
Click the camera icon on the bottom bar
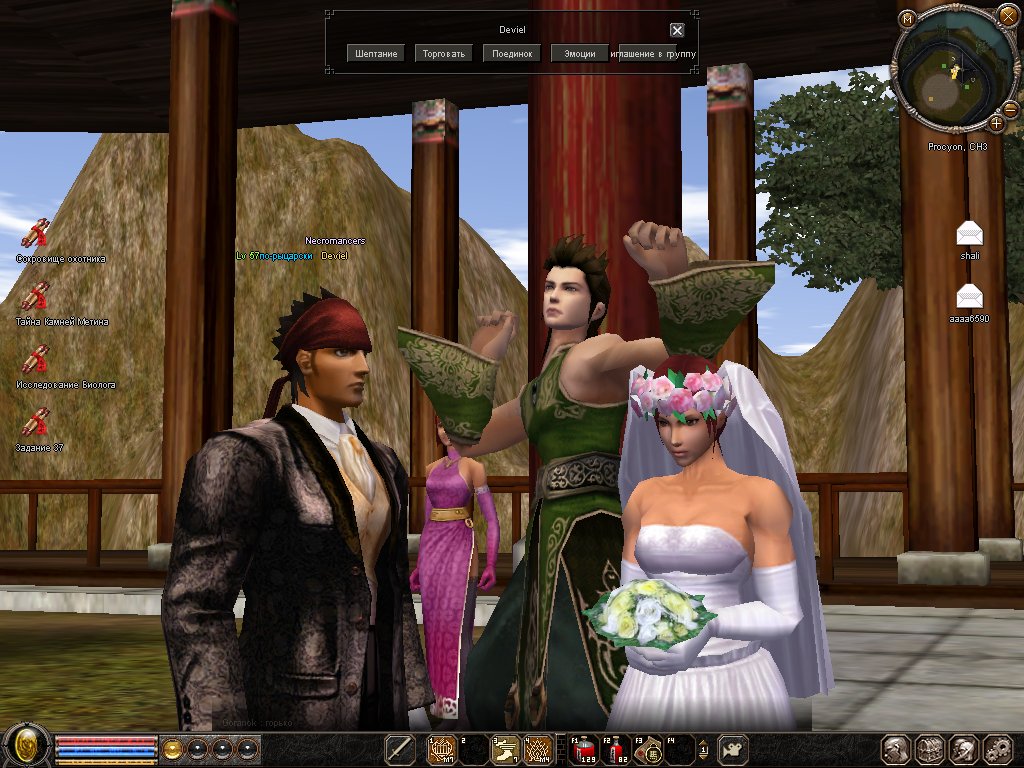click(734, 749)
